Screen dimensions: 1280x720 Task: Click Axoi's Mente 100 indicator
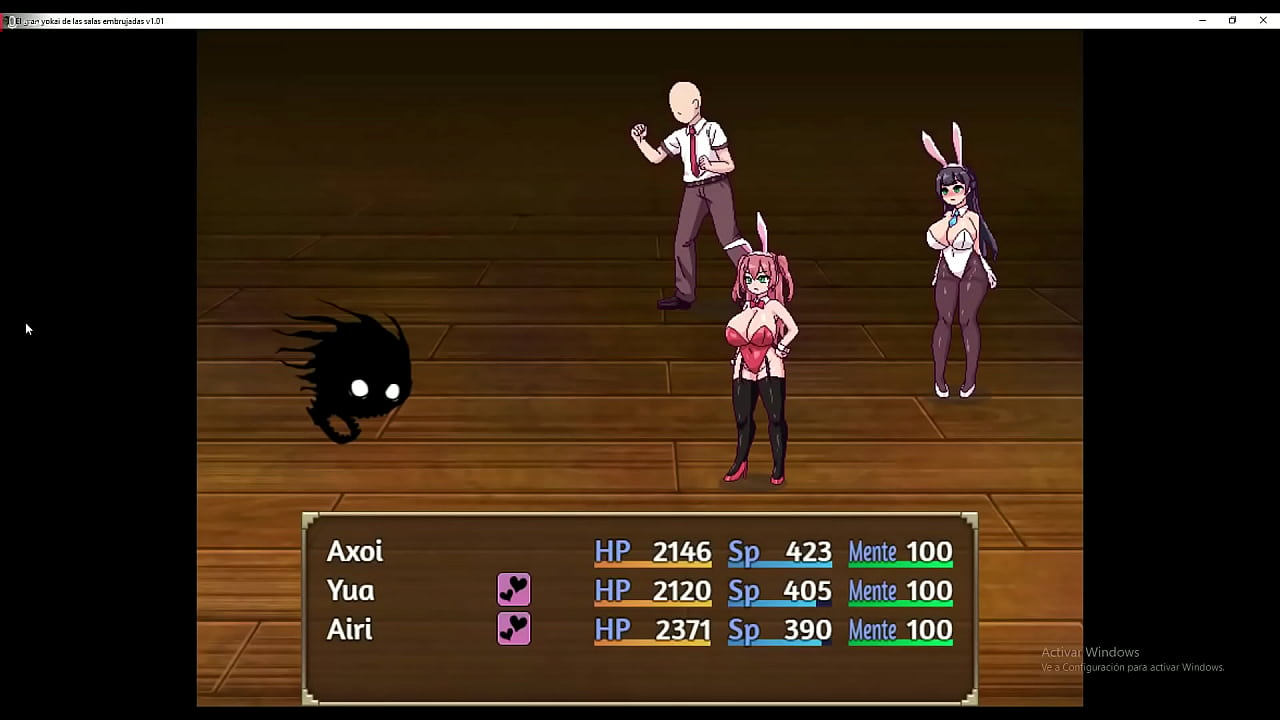coord(899,551)
